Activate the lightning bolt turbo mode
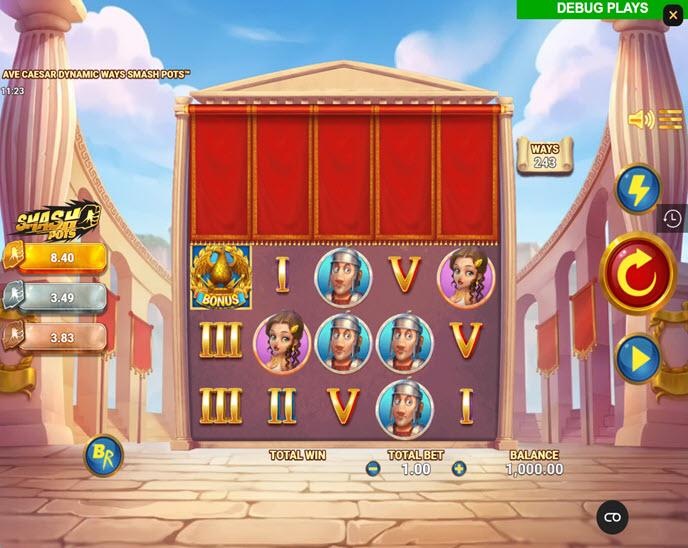 coord(637,188)
